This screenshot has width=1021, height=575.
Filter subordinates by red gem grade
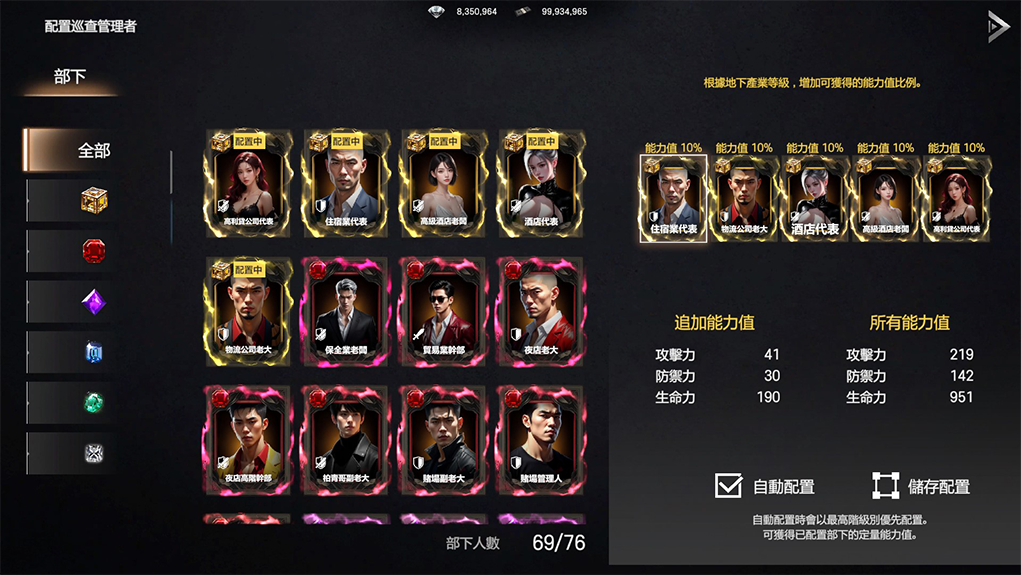[94, 251]
